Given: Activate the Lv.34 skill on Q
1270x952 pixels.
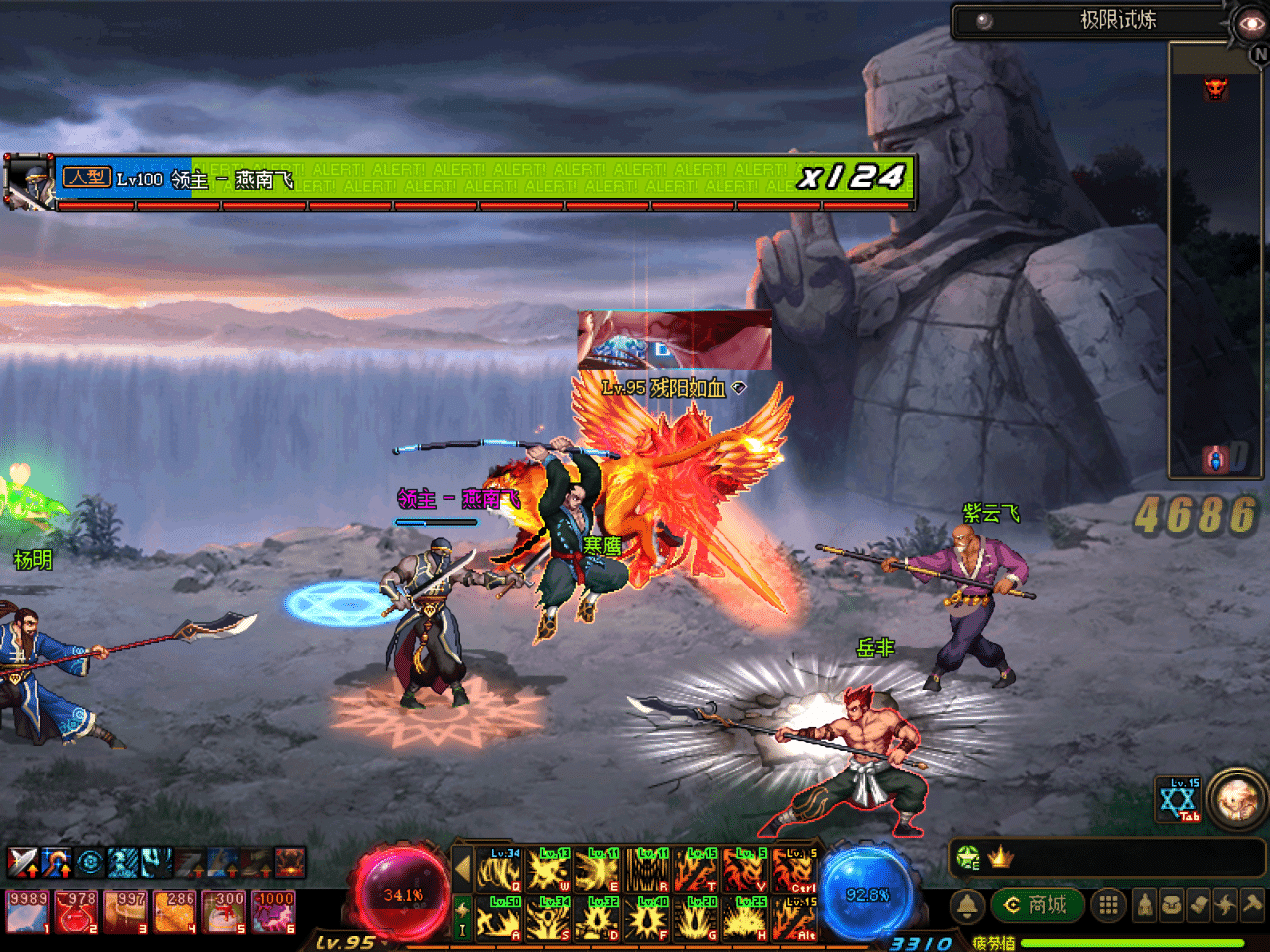Looking at the screenshot, I should 500,870.
